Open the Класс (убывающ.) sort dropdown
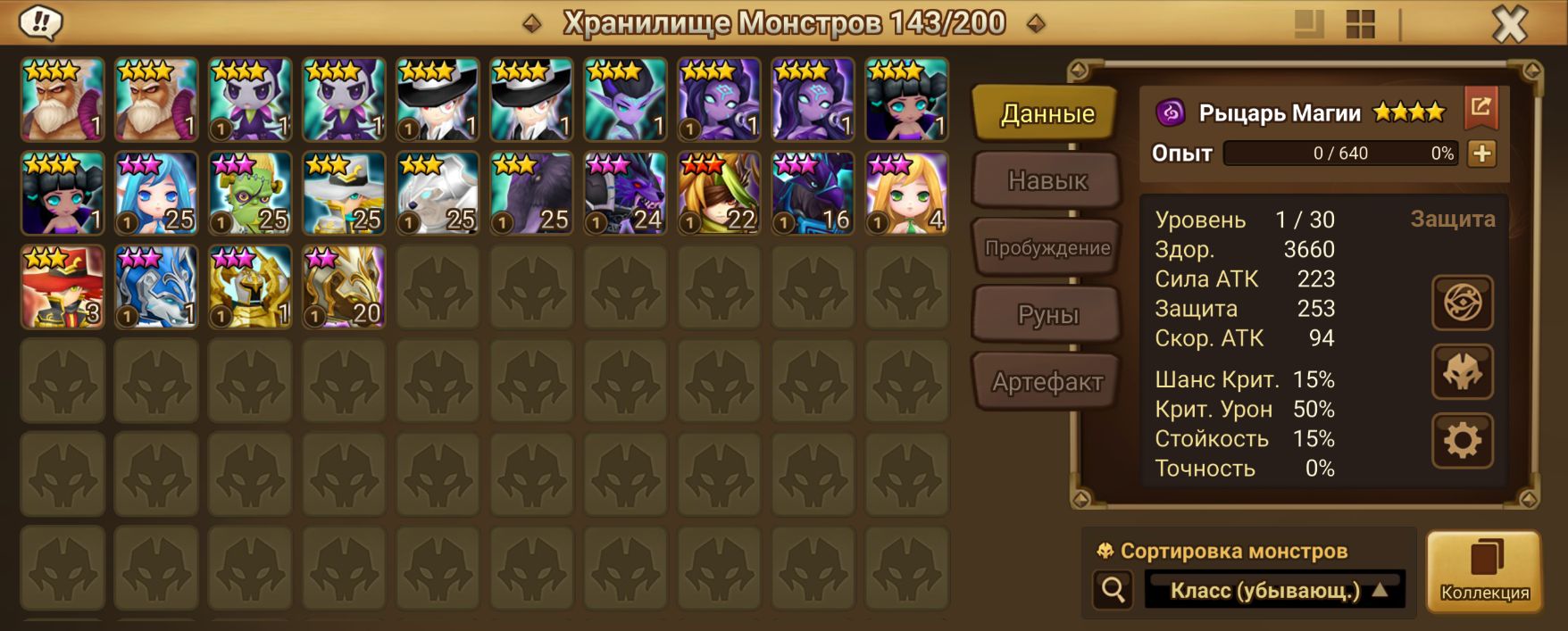Image resolution: width=1568 pixels, height=631 pixels. pos(1275,590)
